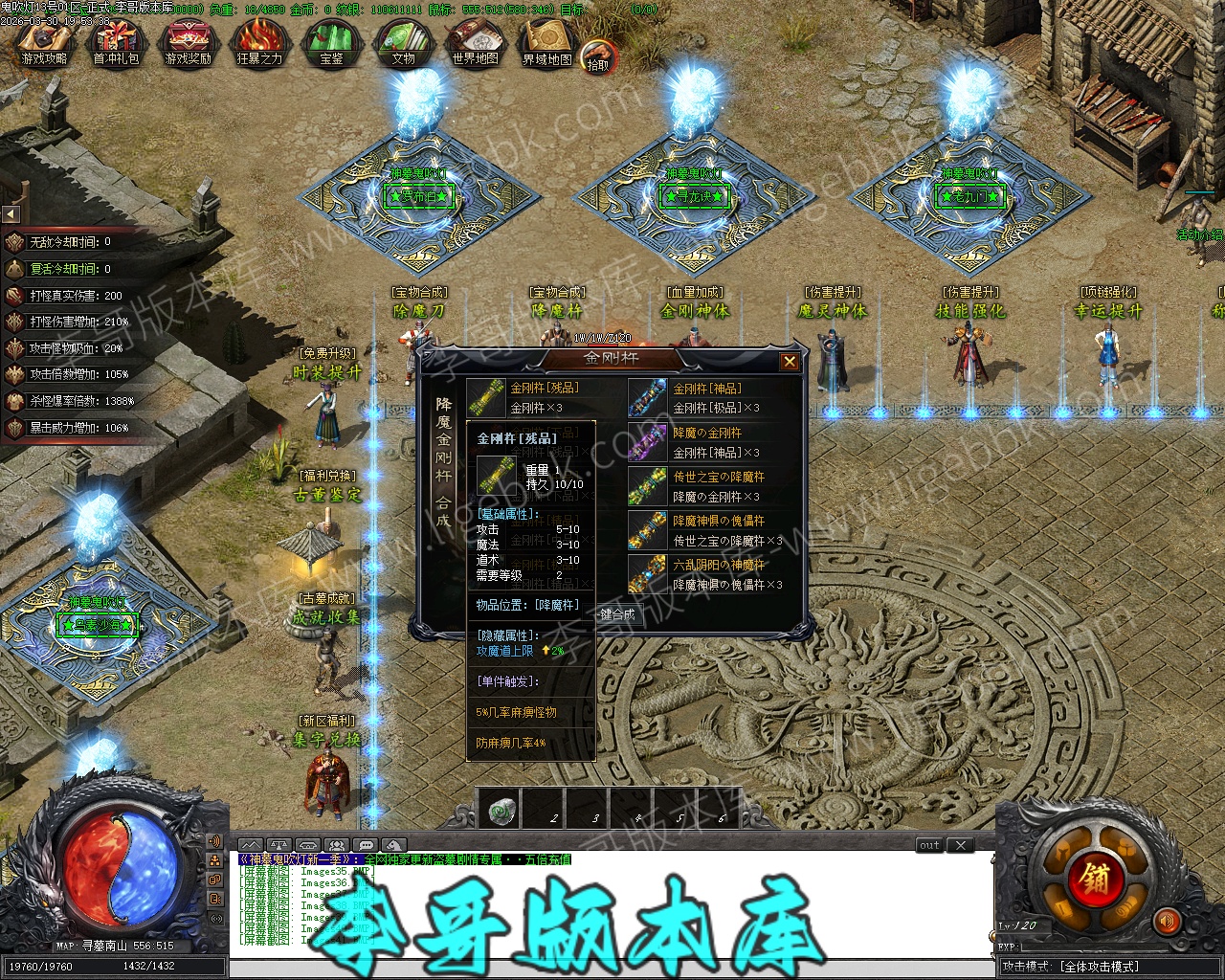Select the 六乱阴阳の神魔杵 recipe
The height and width of the screenshot is (980, 1225).
pyautogui.click(x=647, y=573)
